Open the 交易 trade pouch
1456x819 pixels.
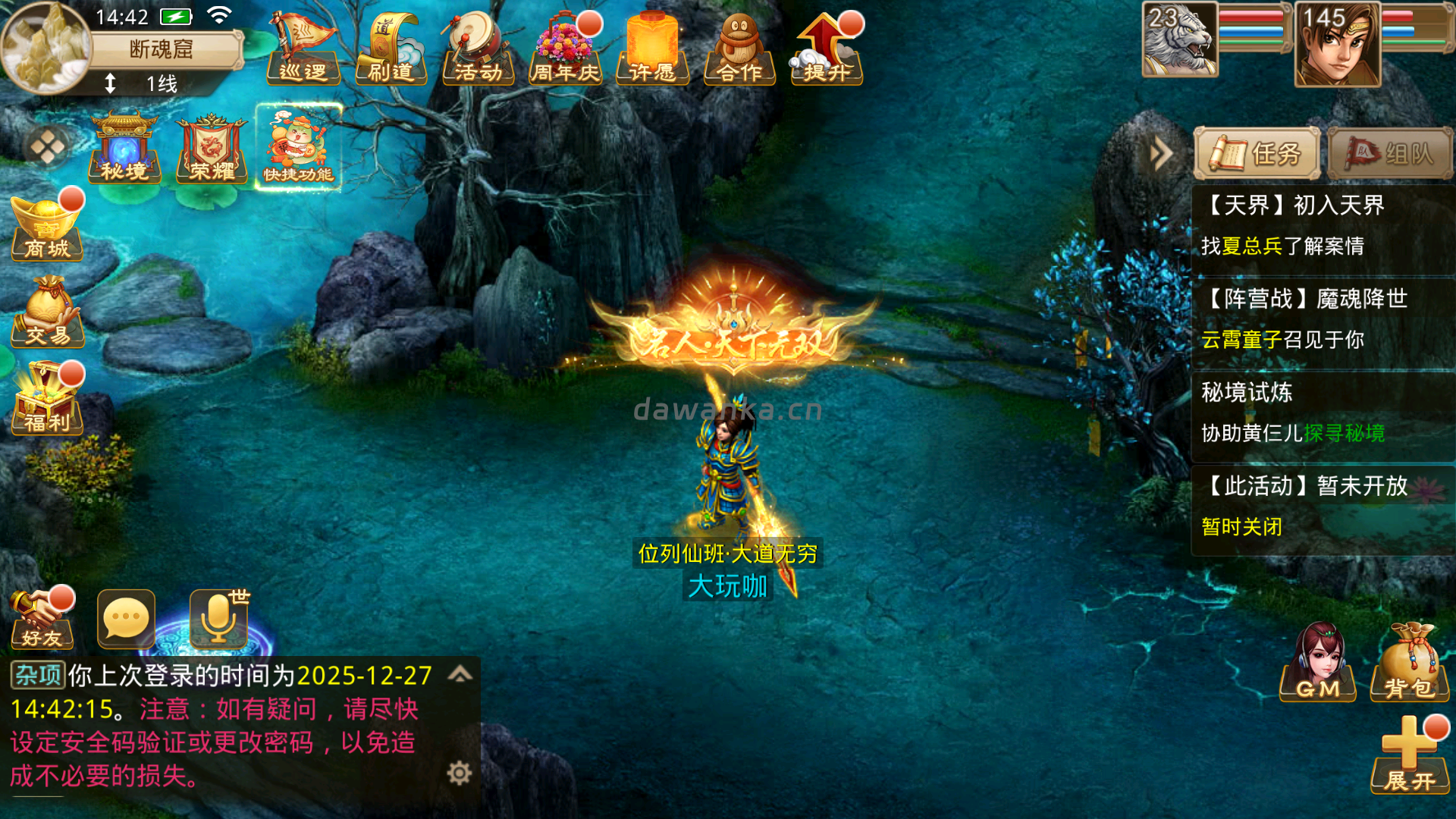tap(47, 312)
